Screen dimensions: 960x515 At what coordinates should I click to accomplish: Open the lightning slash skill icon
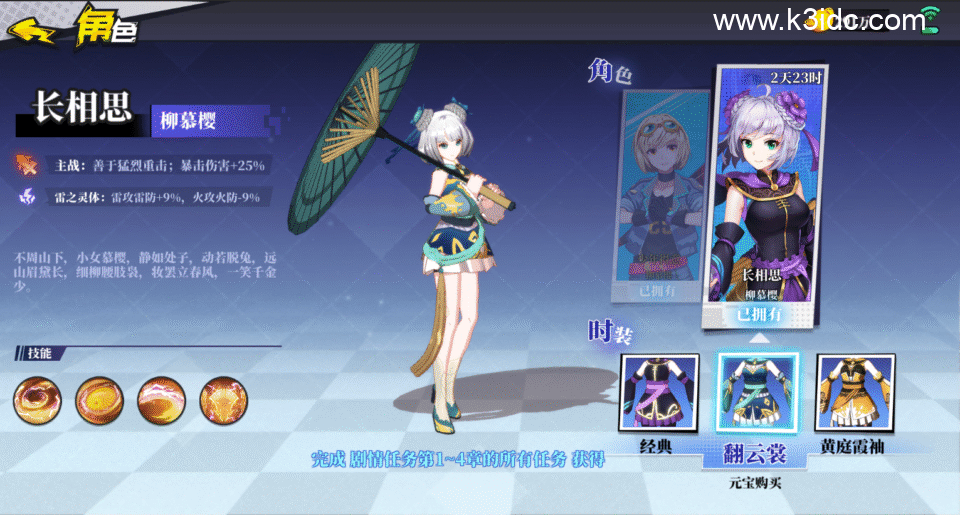[160, 399]
